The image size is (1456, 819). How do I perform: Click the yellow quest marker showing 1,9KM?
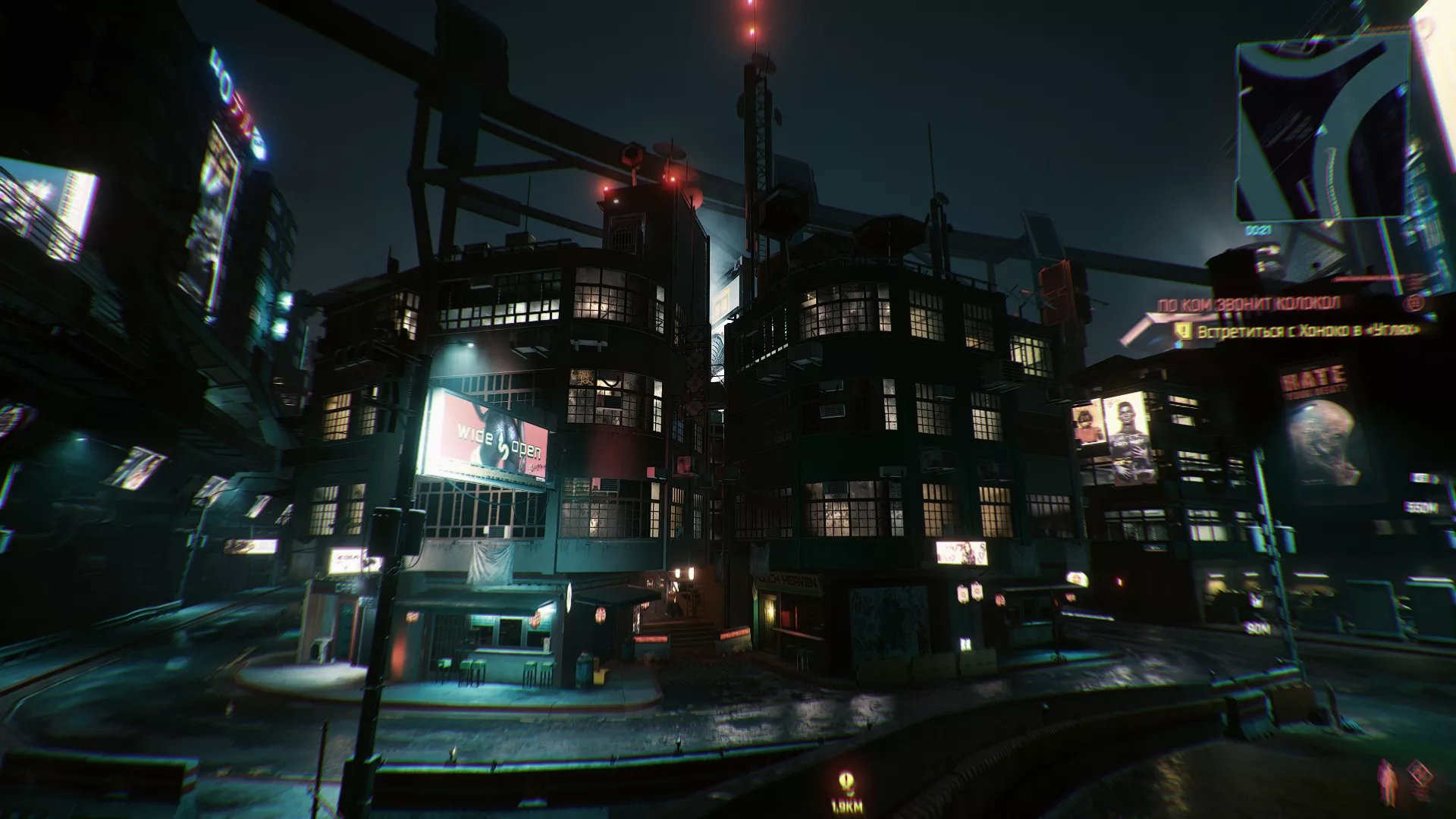point(846,782)
